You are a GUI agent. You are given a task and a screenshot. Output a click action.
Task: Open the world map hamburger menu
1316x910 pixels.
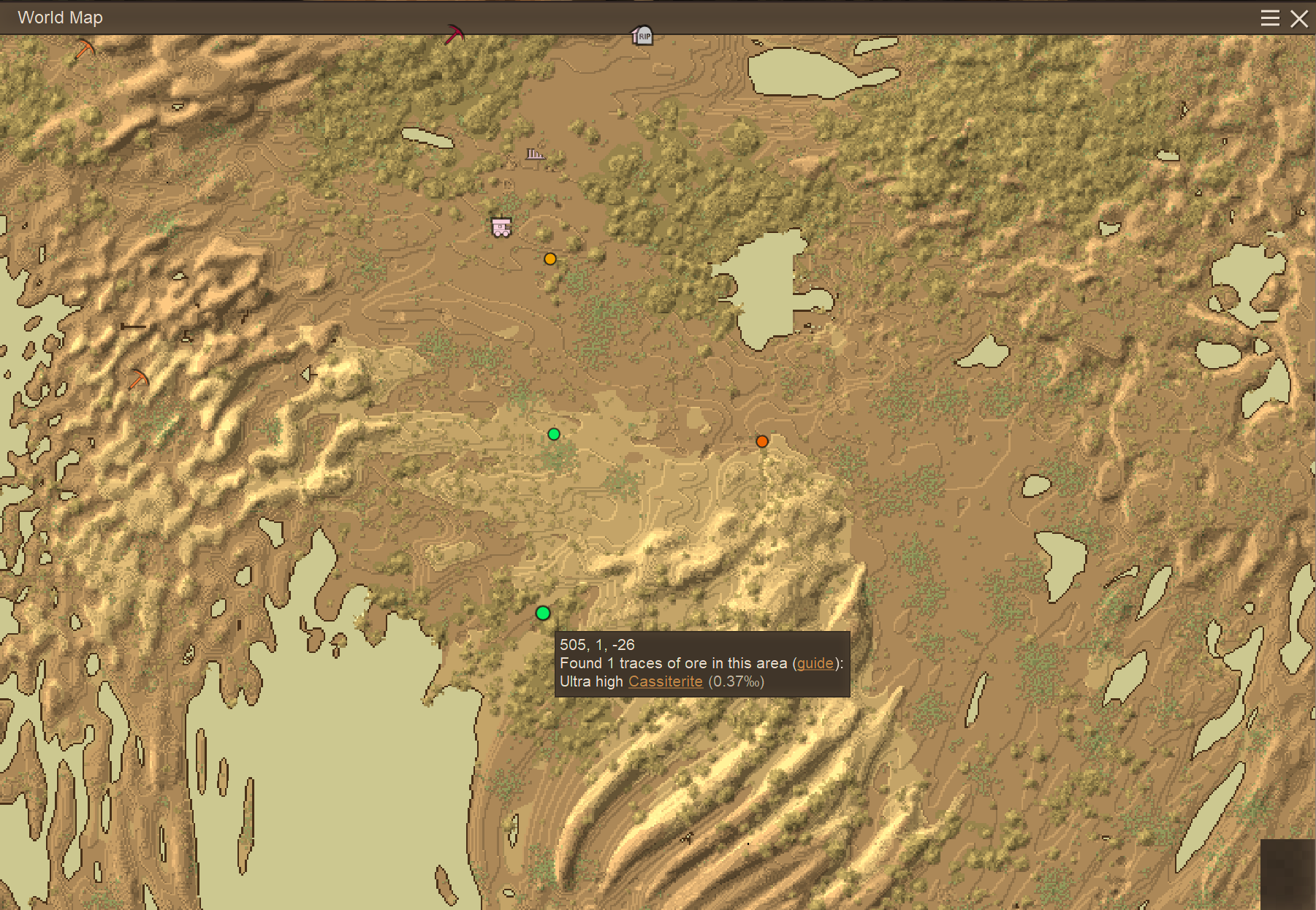(1270, 18)
